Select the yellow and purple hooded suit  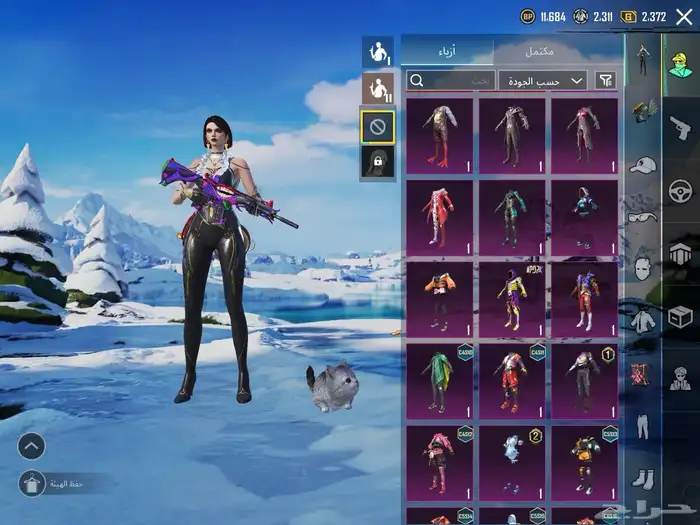click(512, 297)
